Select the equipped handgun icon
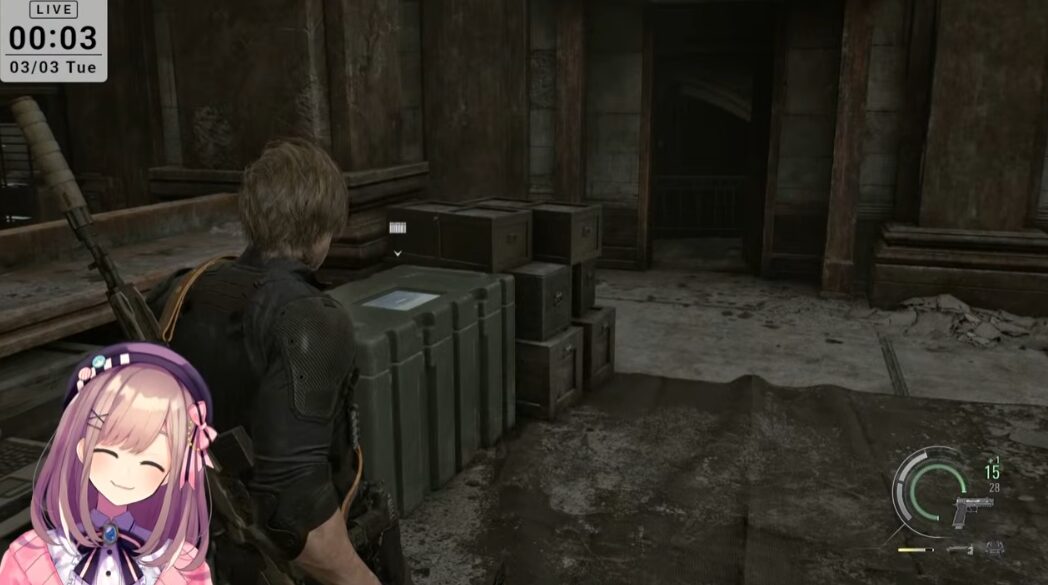The height and width of the screenshot is (585, 1048). (973, 510)
